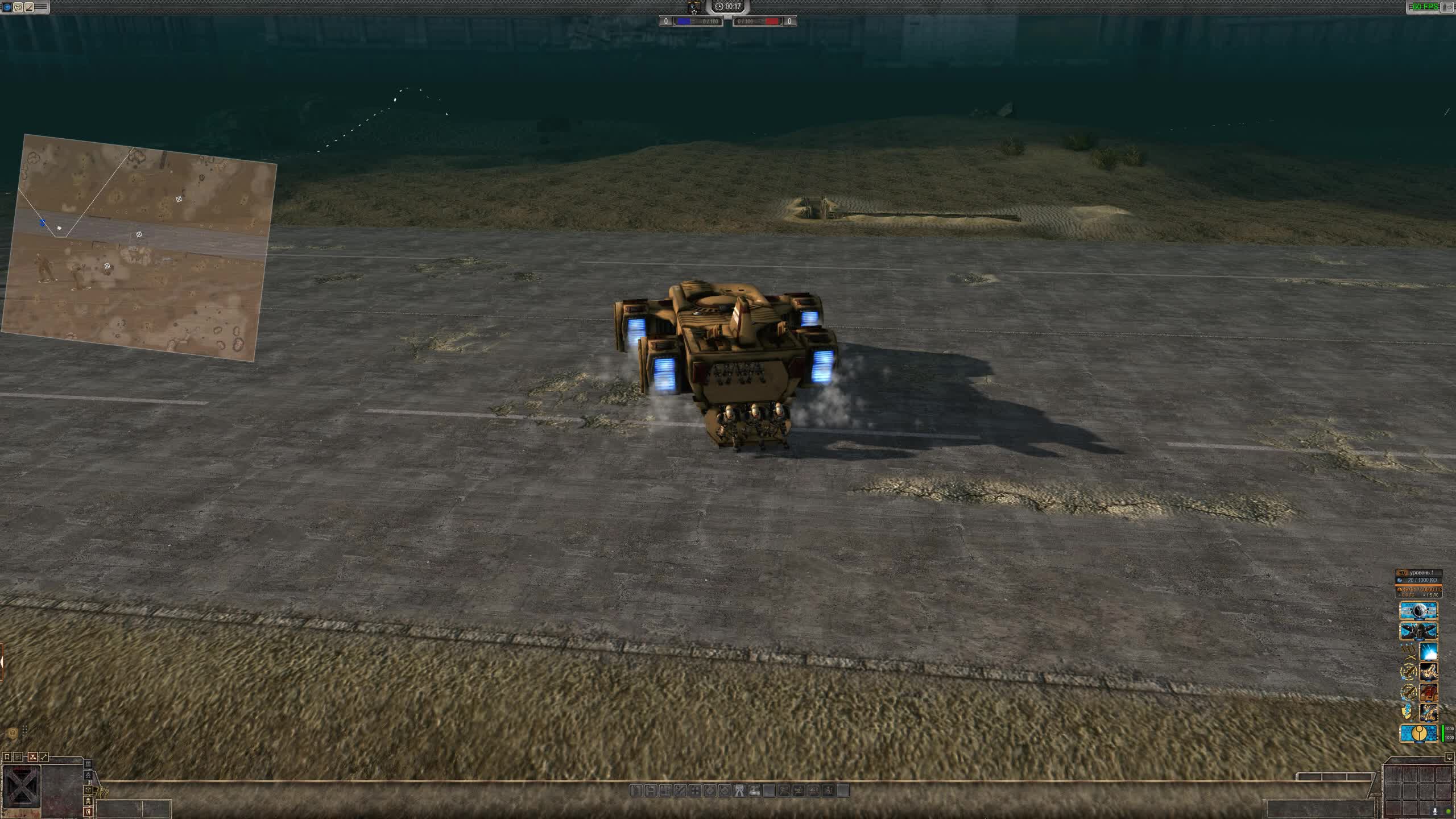1456x819 pixels.
Task: Click the green resource bar showing 1000
Action: click(x=1443, y=734)
